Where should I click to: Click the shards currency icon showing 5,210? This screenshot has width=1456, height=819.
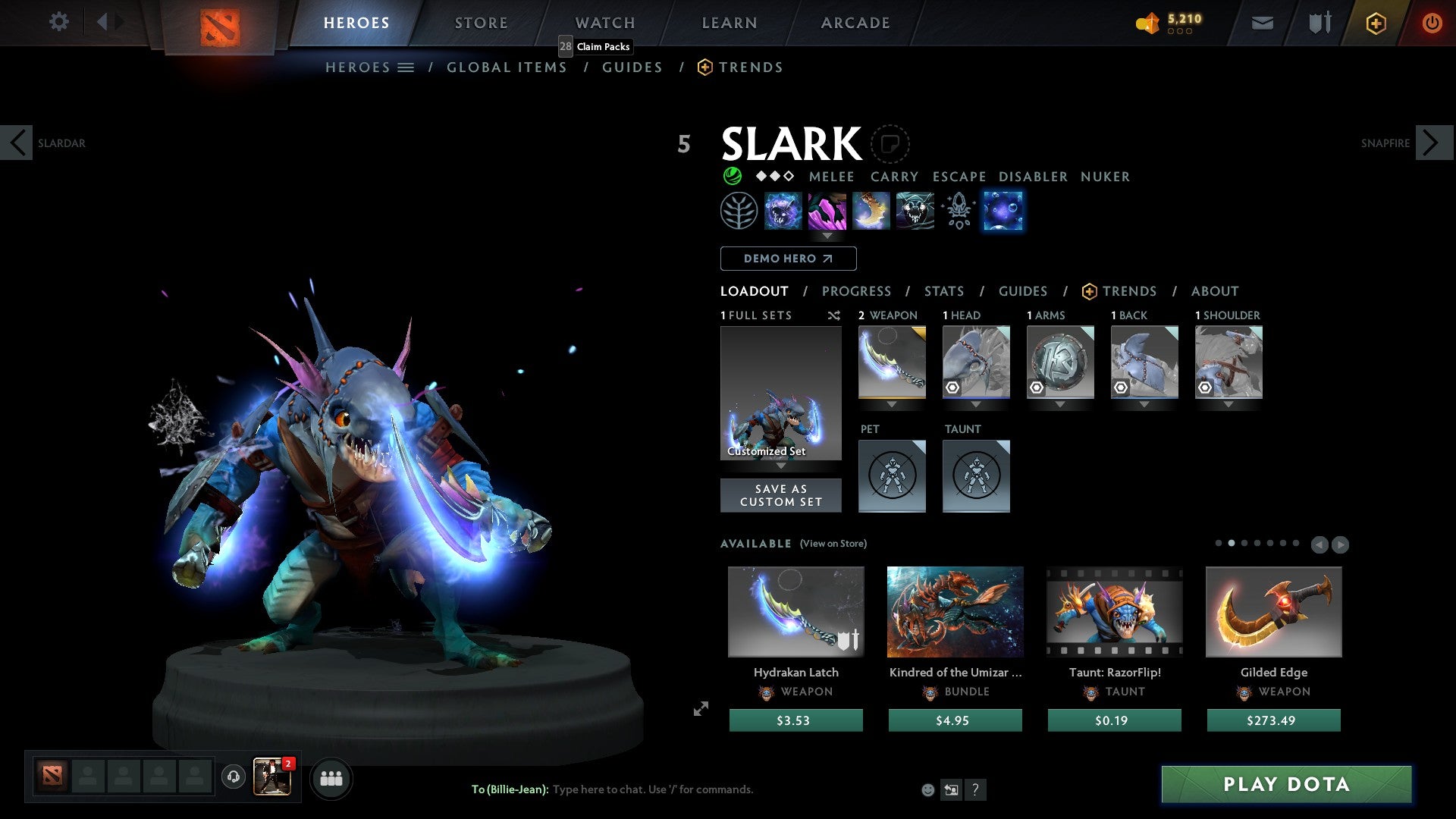pyautogui.click(x=1147, y=23)
